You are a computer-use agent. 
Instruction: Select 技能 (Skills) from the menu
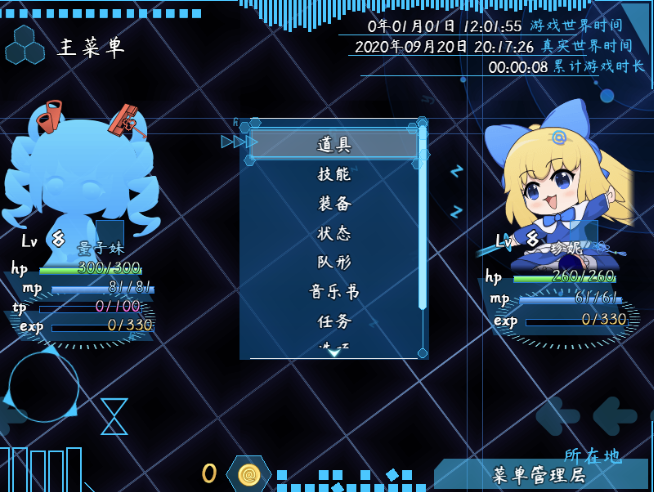pos(334,174)
